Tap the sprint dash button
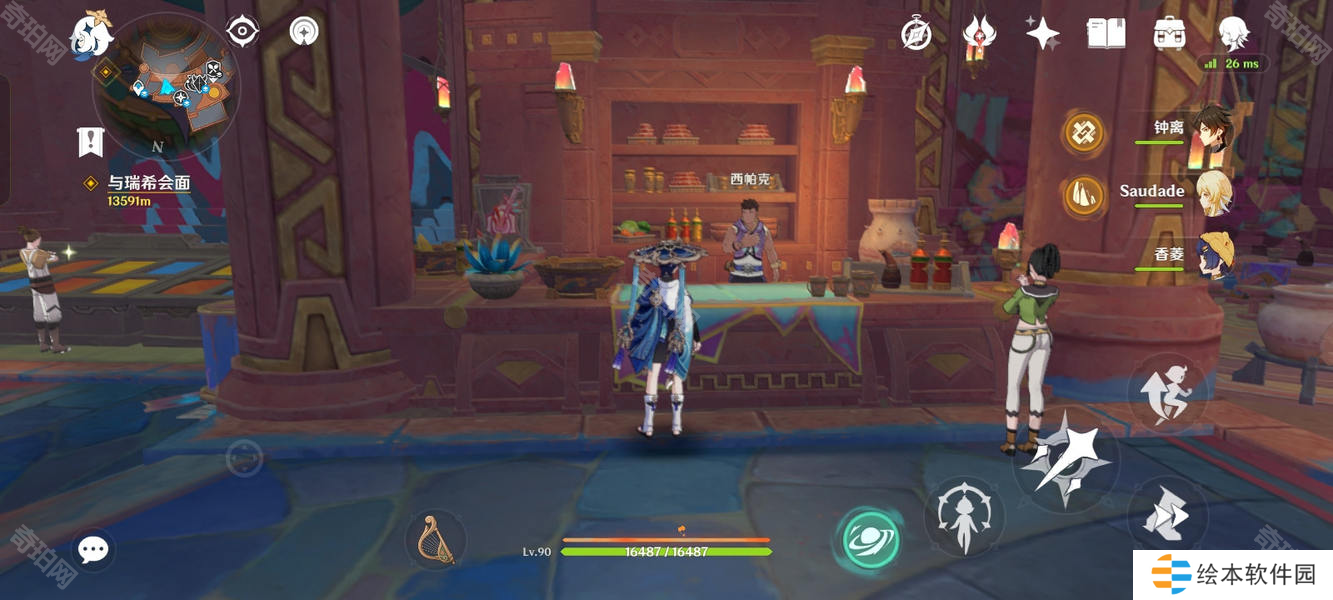1333x600 pixels. [1167, 516]
